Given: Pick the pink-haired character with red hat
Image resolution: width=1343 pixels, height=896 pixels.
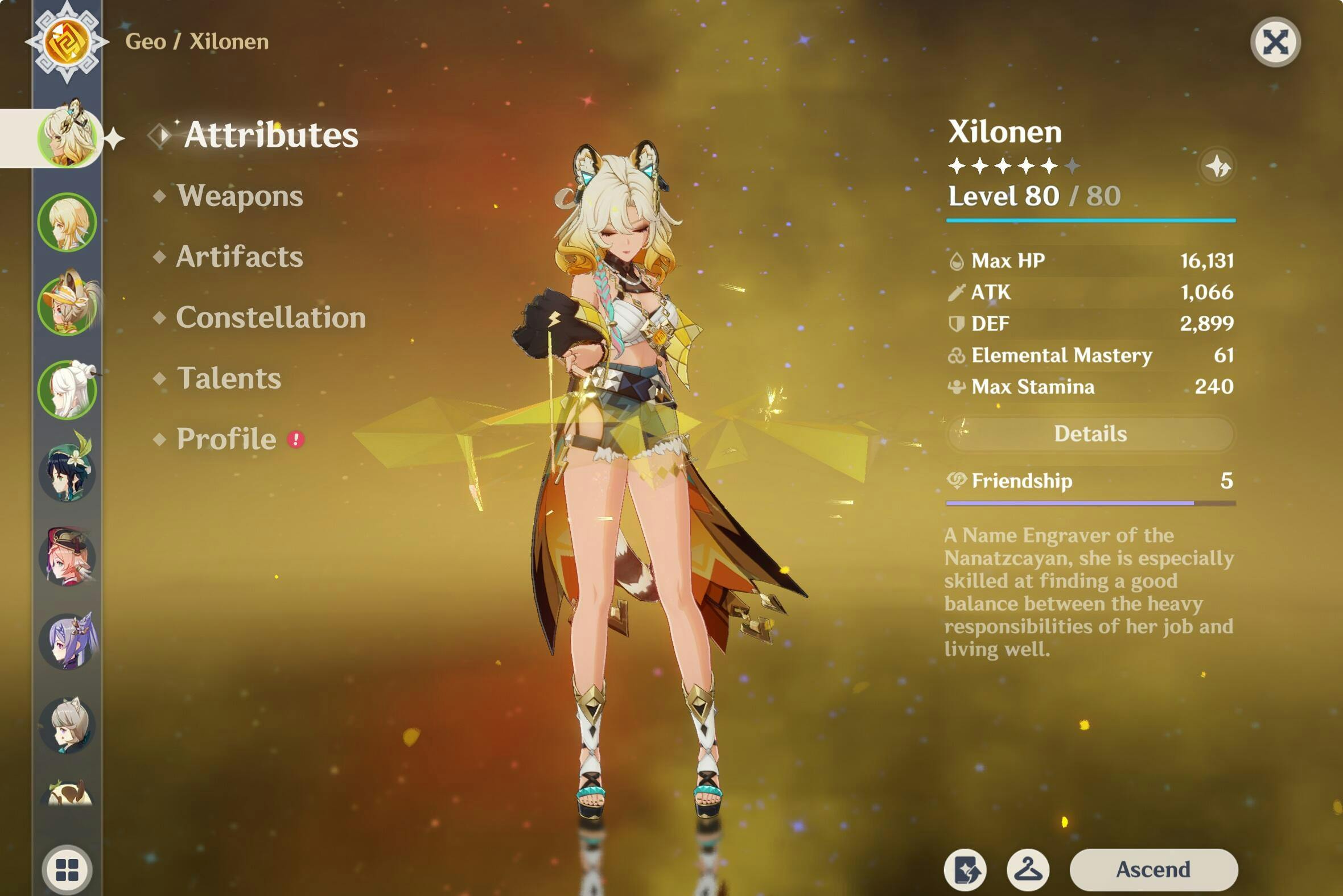Looking at the screenshot, I should click(x=67, y=557).
